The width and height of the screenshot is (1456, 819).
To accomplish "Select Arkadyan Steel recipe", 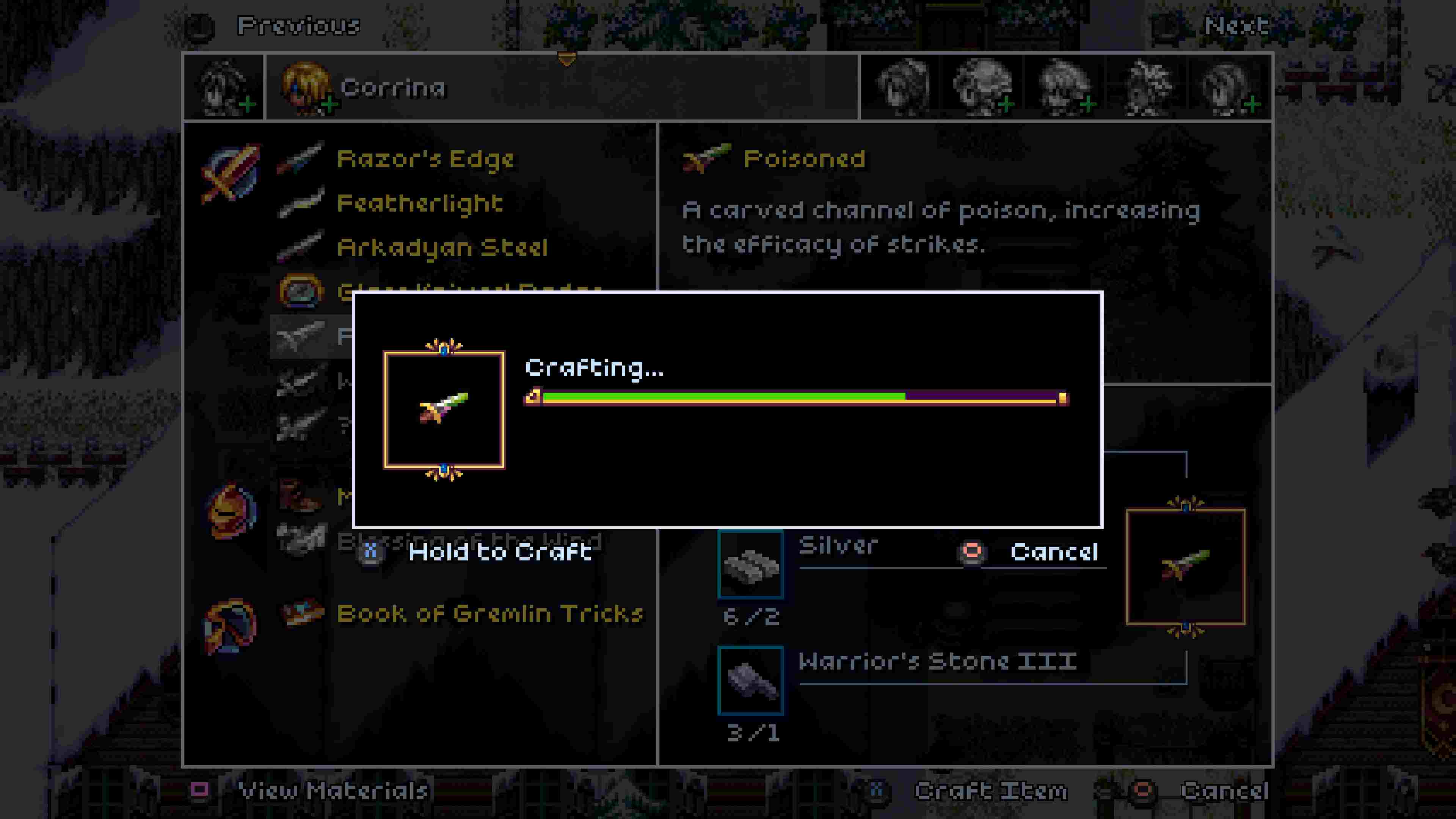I will coord(442,247).
